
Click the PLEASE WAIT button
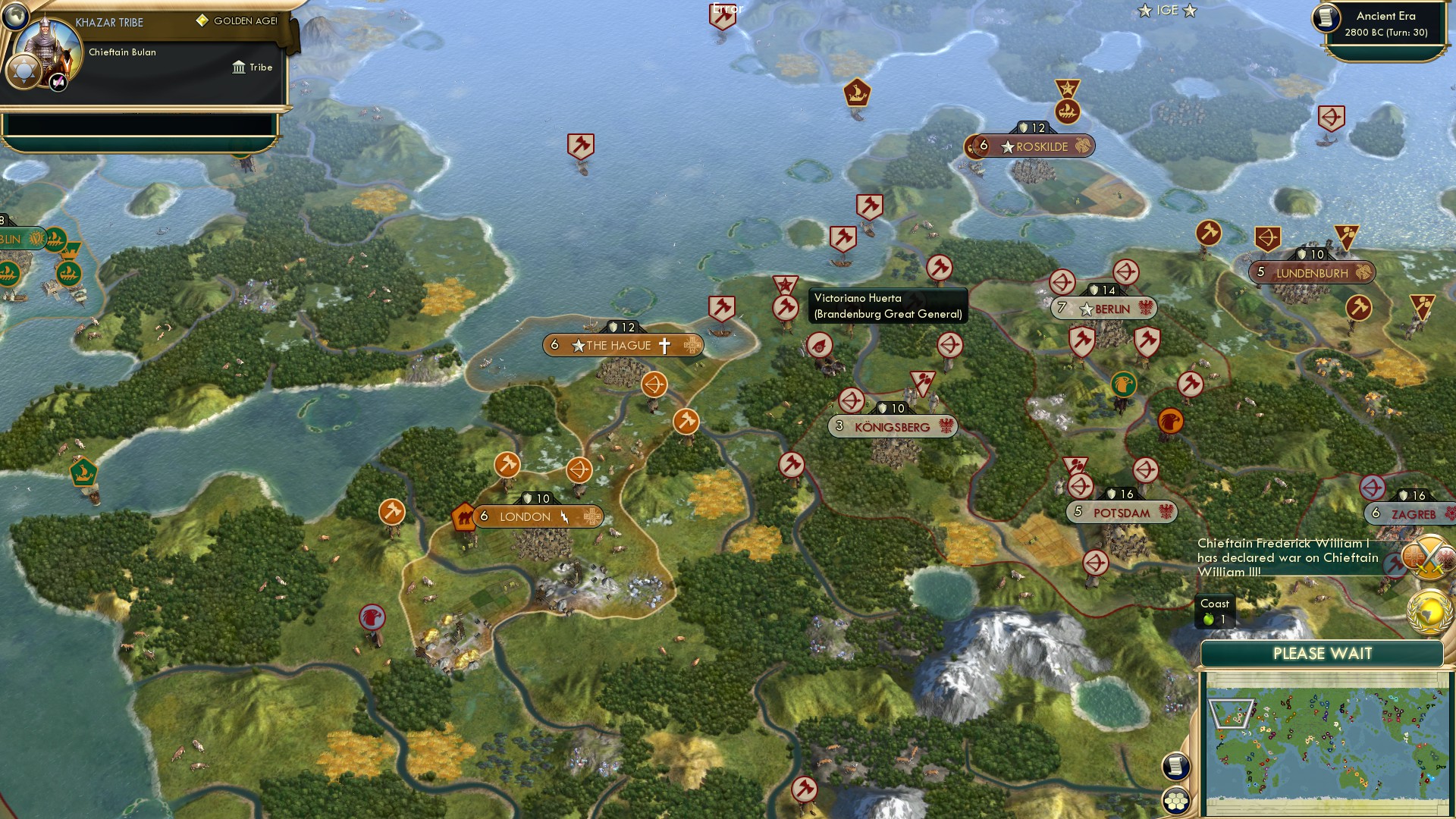coord(1323,653)
